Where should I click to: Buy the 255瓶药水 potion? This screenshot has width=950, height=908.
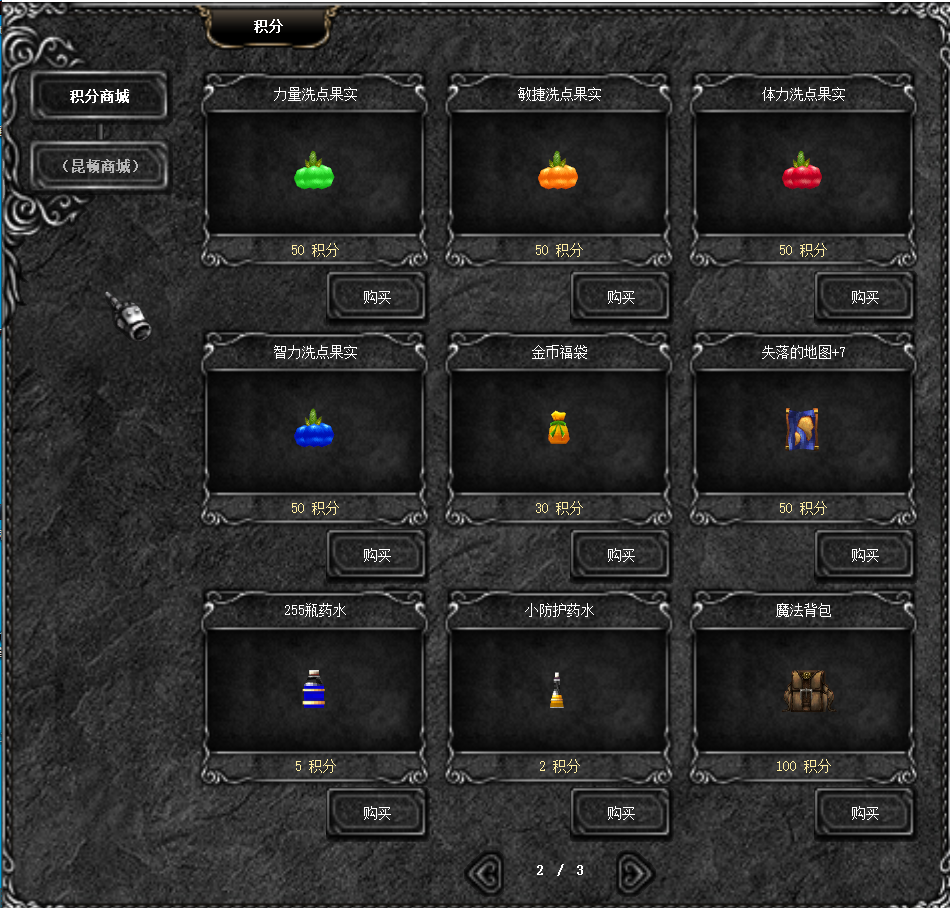pyautogui.click(x=377, y=813)
